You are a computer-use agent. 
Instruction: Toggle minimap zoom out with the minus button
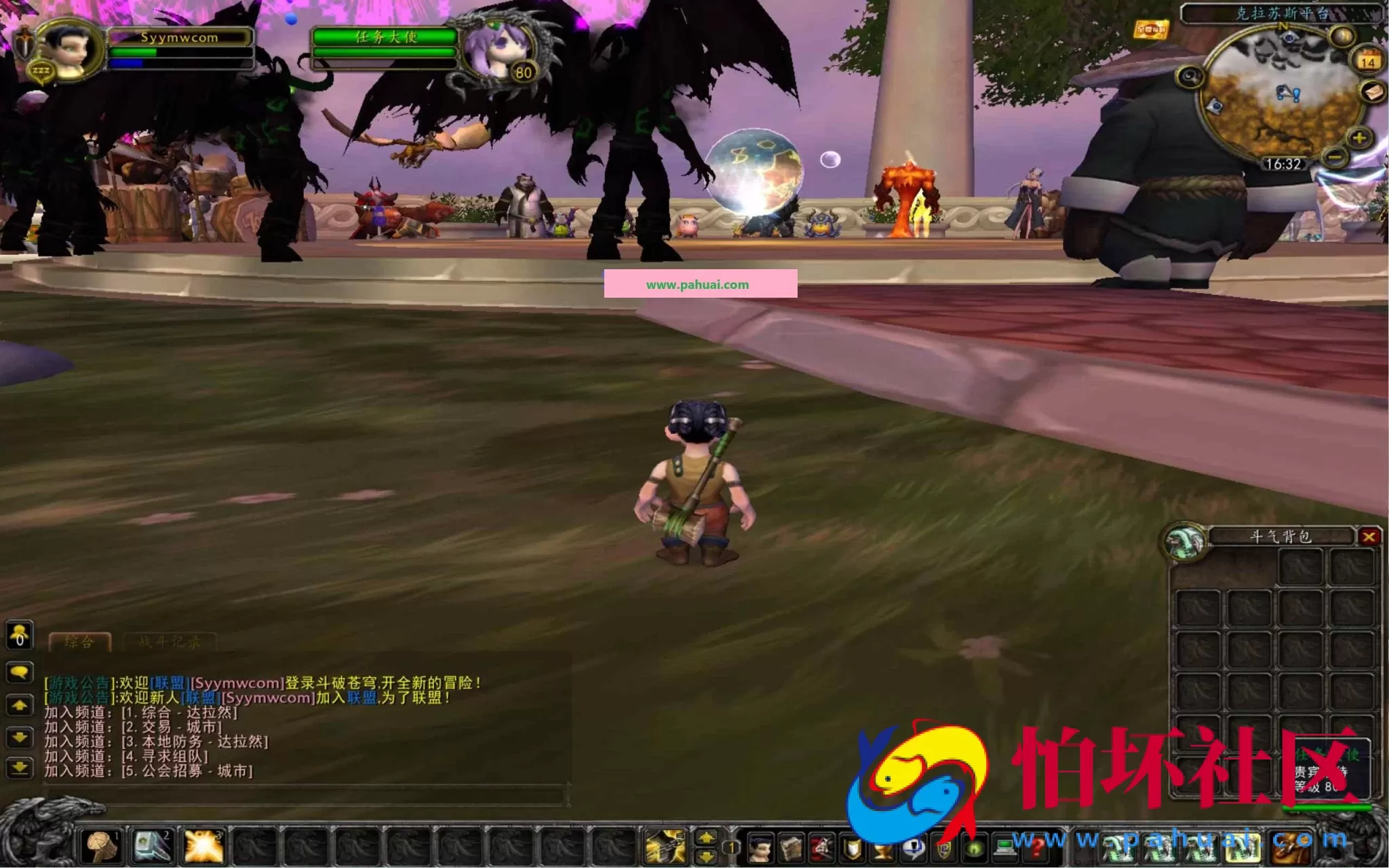(x=1334, y=157)
